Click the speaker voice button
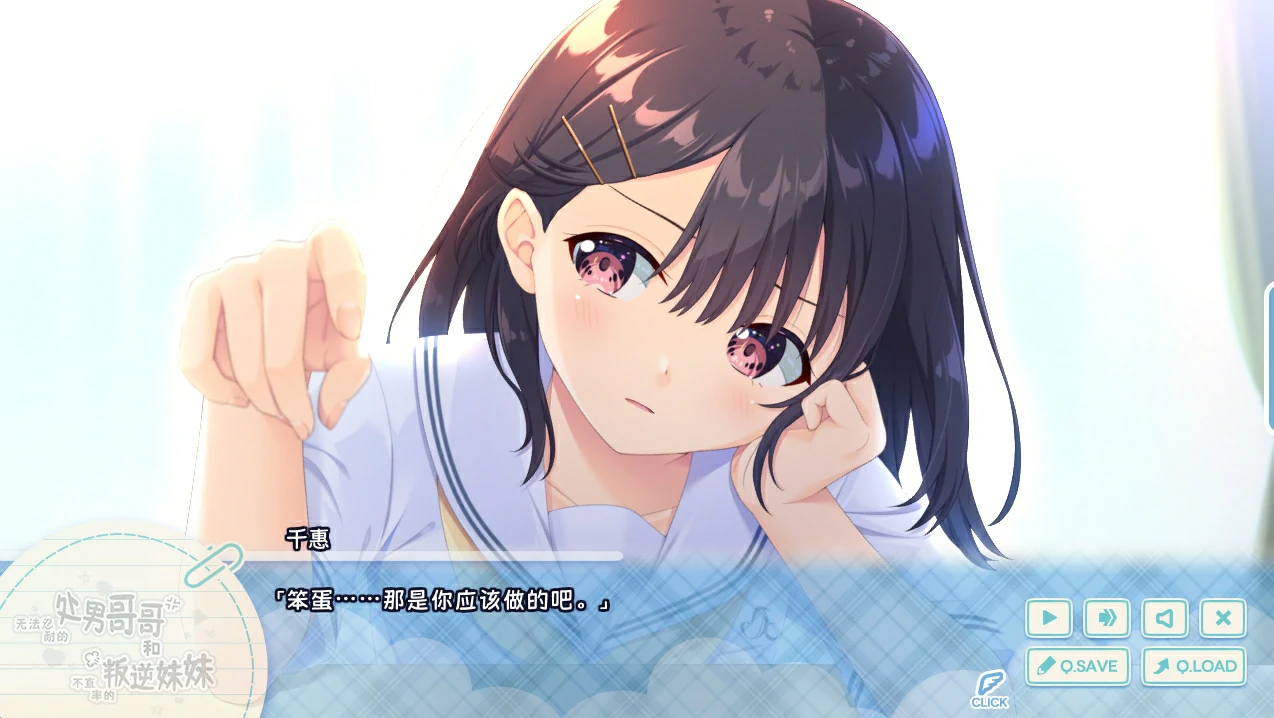This screenshot has width=1274, height=718. pos(1164,618)
